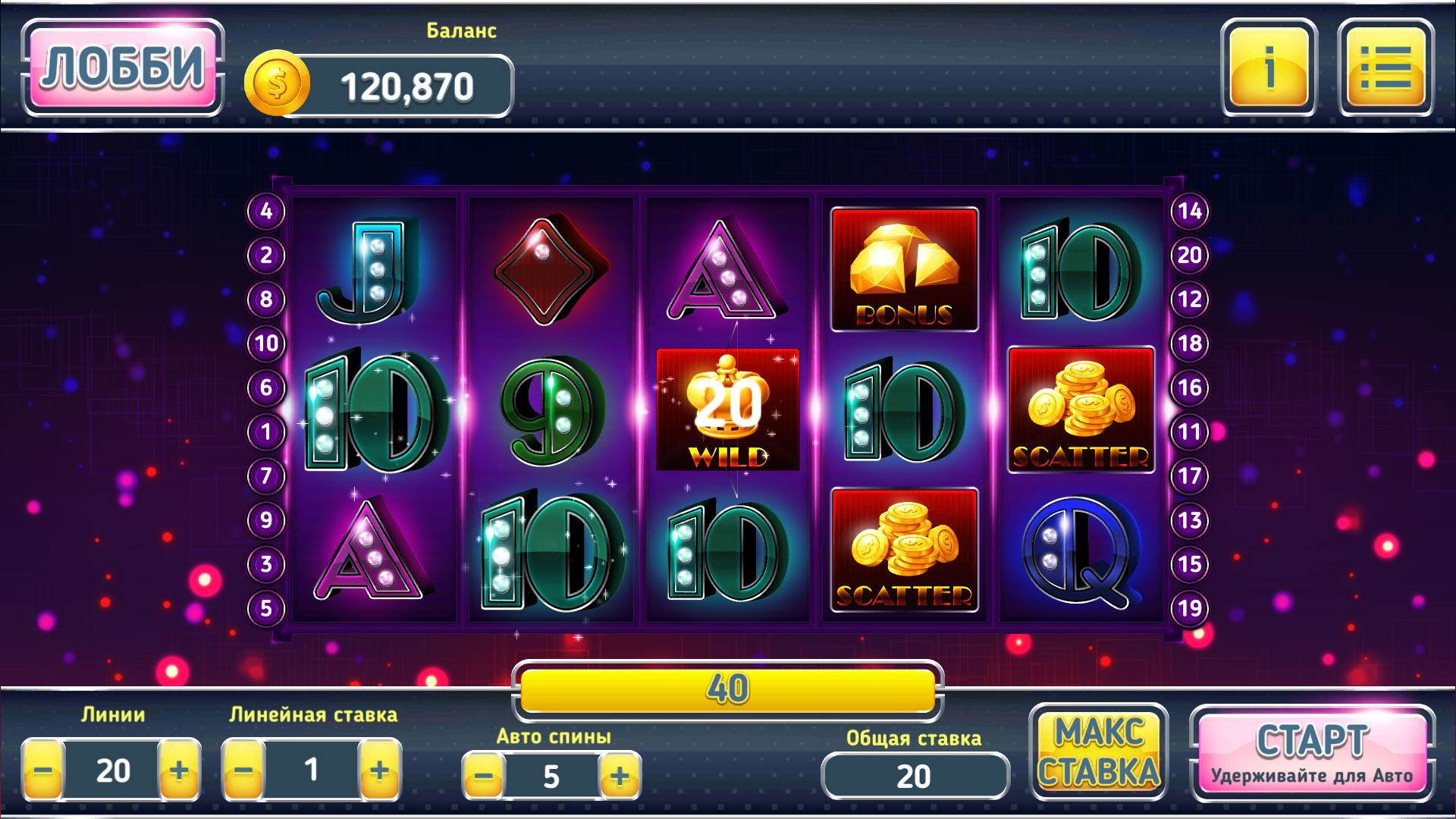The width and height of the screenshot is (1456, 819).
Task: Open the game info panel
Action: pyautogui.click(x=1269, y=72)
